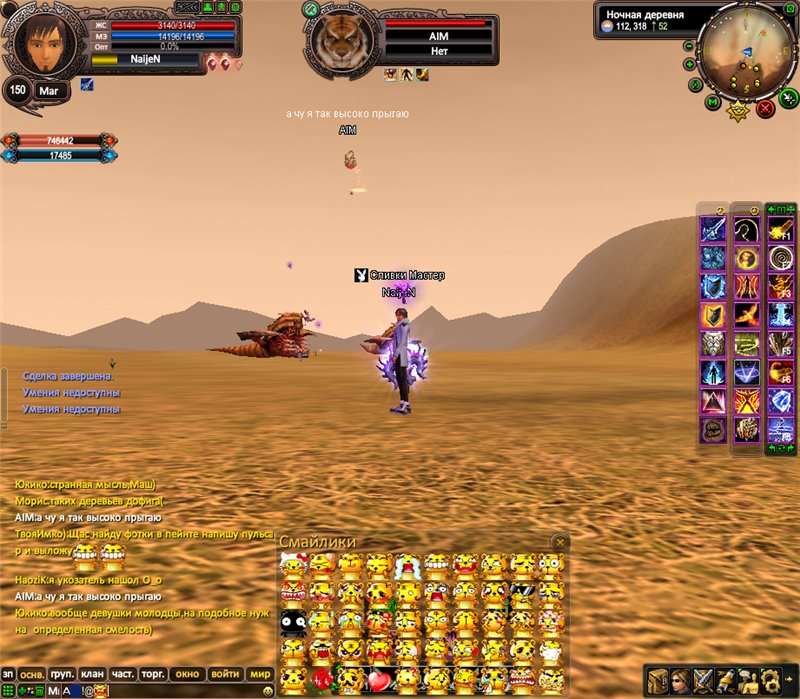The width and height of the screenshot is (800, 699).
Task: Use the blue shield skill icon
Action: point(712,287)
